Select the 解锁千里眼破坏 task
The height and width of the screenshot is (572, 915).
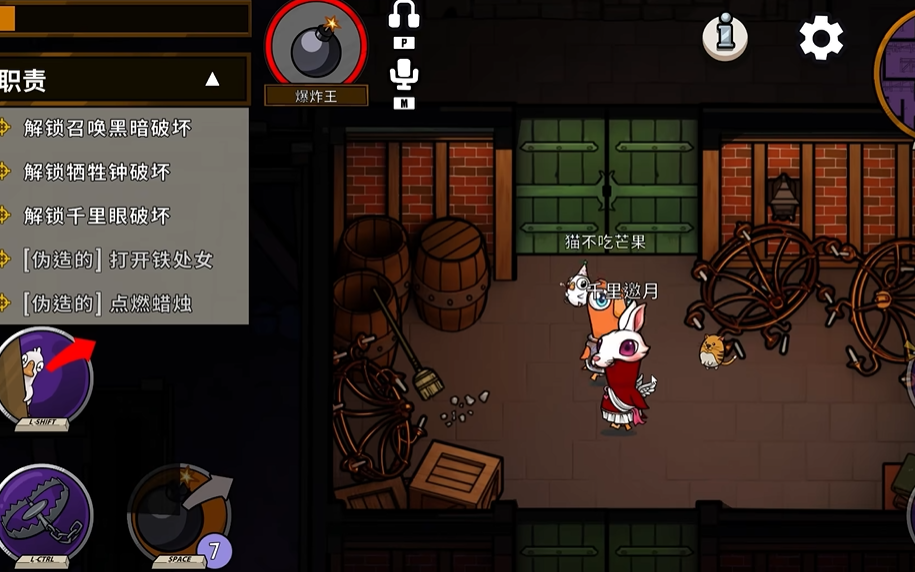click(97, 216)
